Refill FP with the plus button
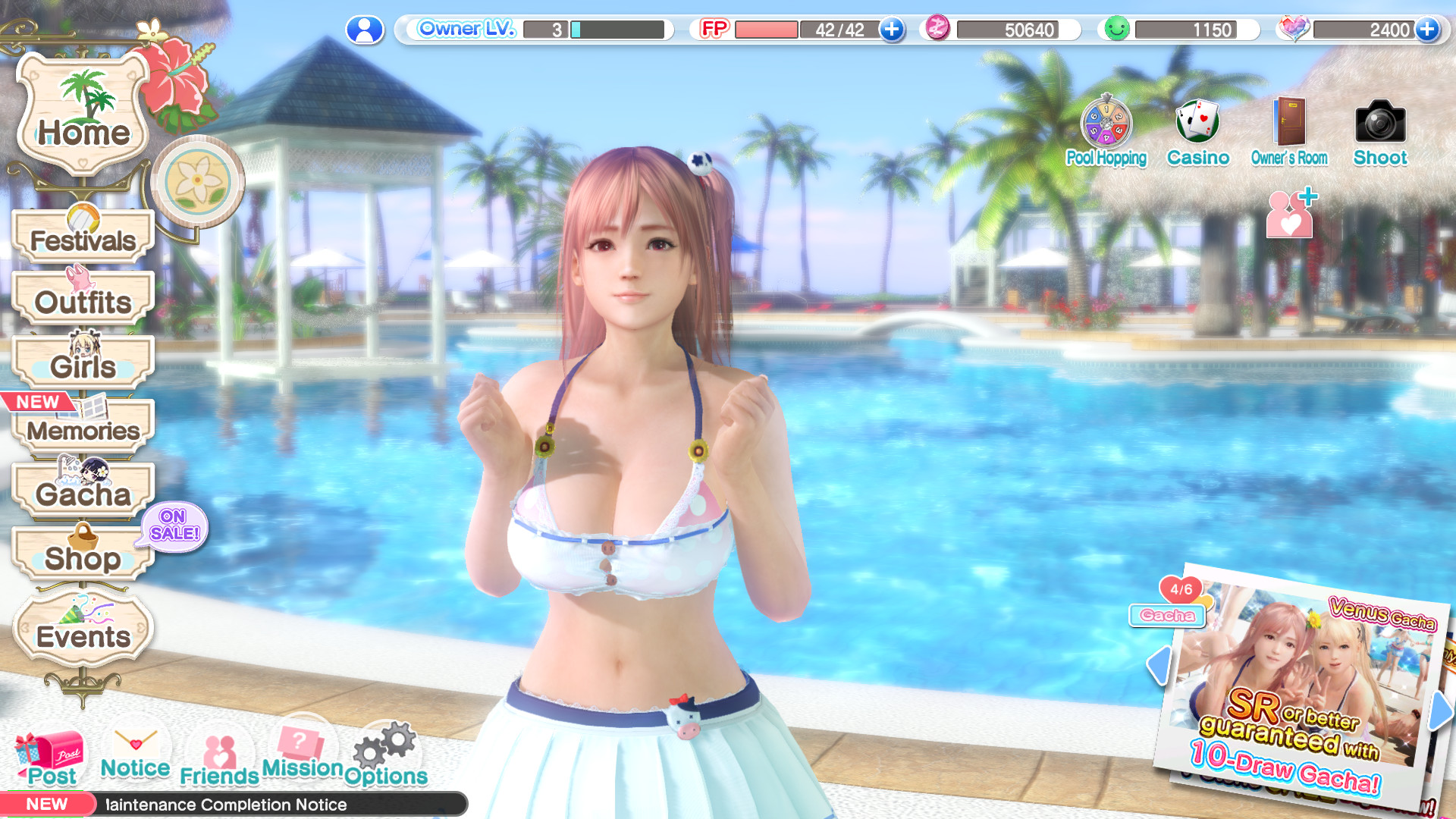The height and width of the screenshot is (819, 1456). [x=891, y=30]
